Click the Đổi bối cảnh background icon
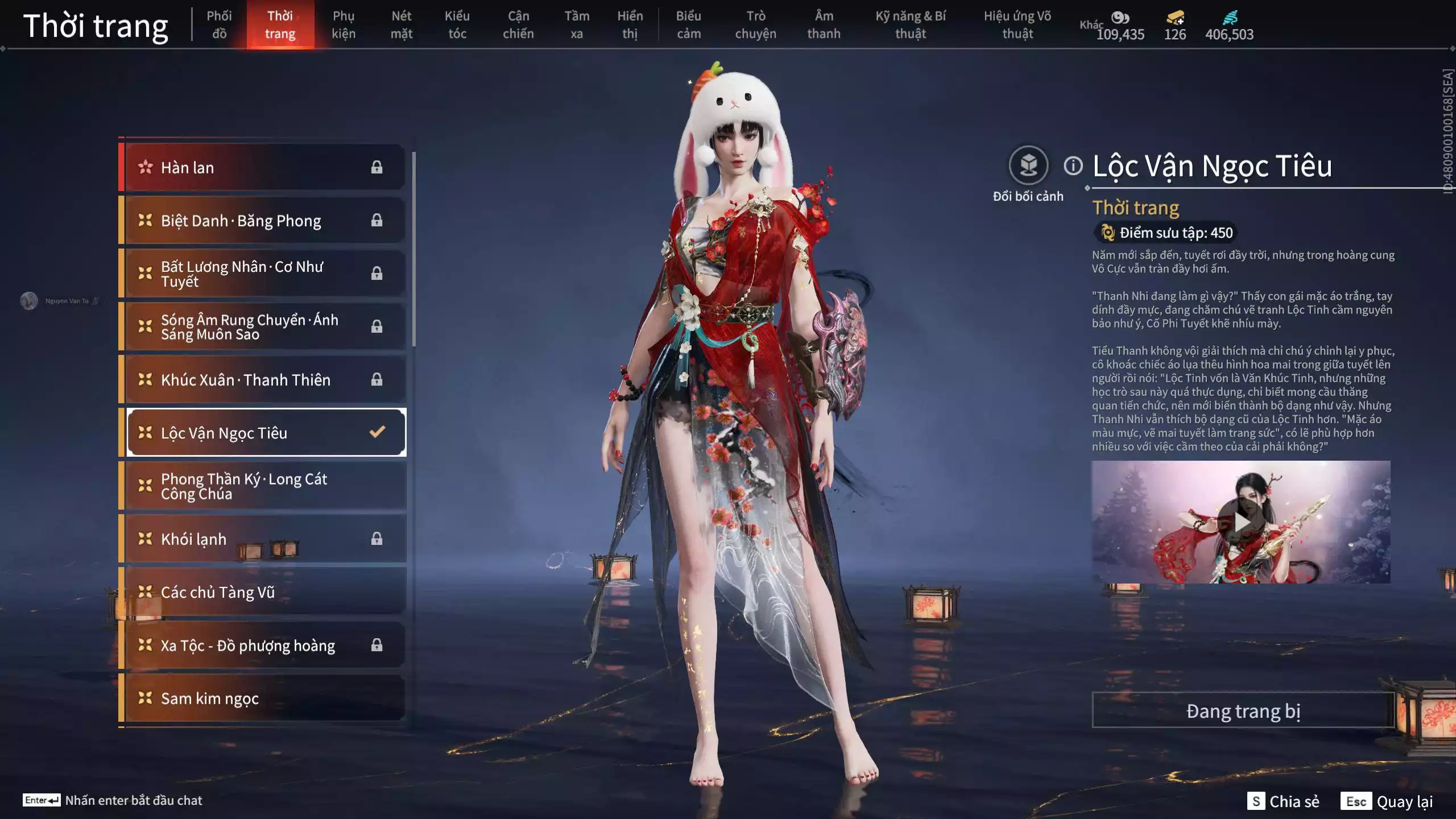This screenshot has height=819, width=1456. point(1028,166)
